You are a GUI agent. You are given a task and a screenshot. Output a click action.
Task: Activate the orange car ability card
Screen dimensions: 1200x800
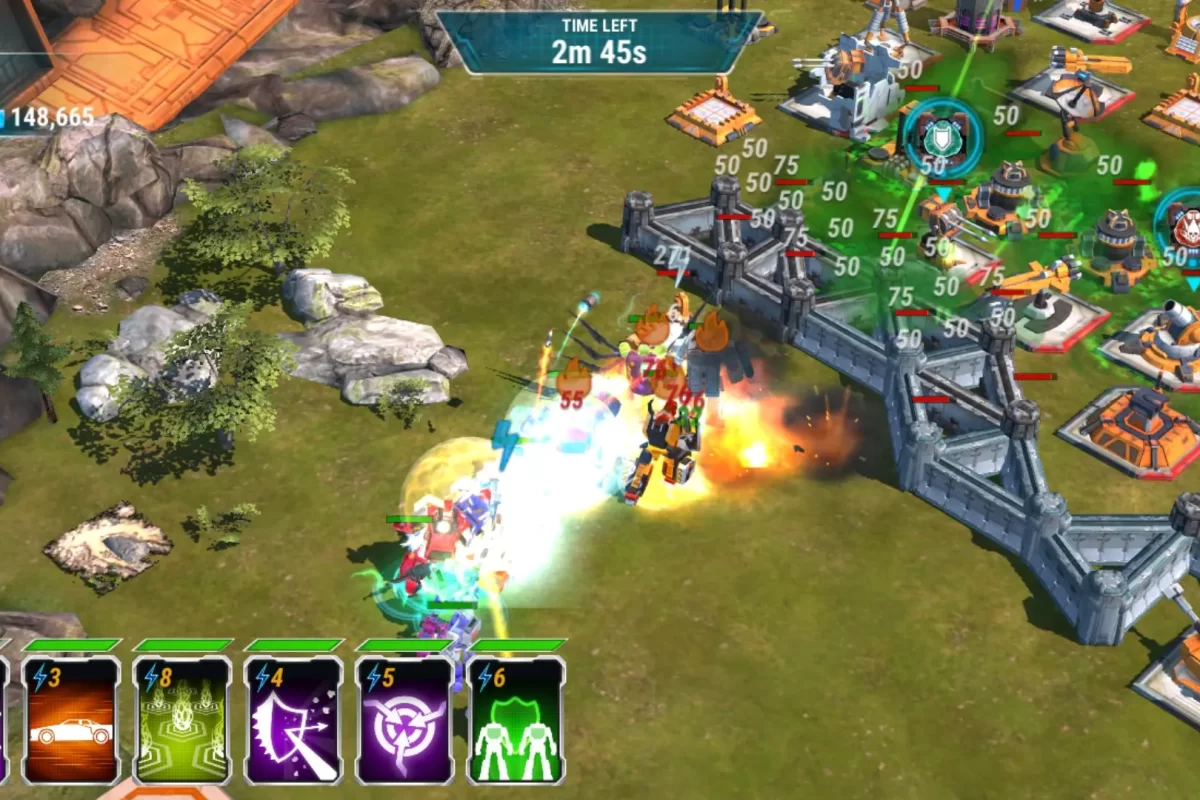71,720
